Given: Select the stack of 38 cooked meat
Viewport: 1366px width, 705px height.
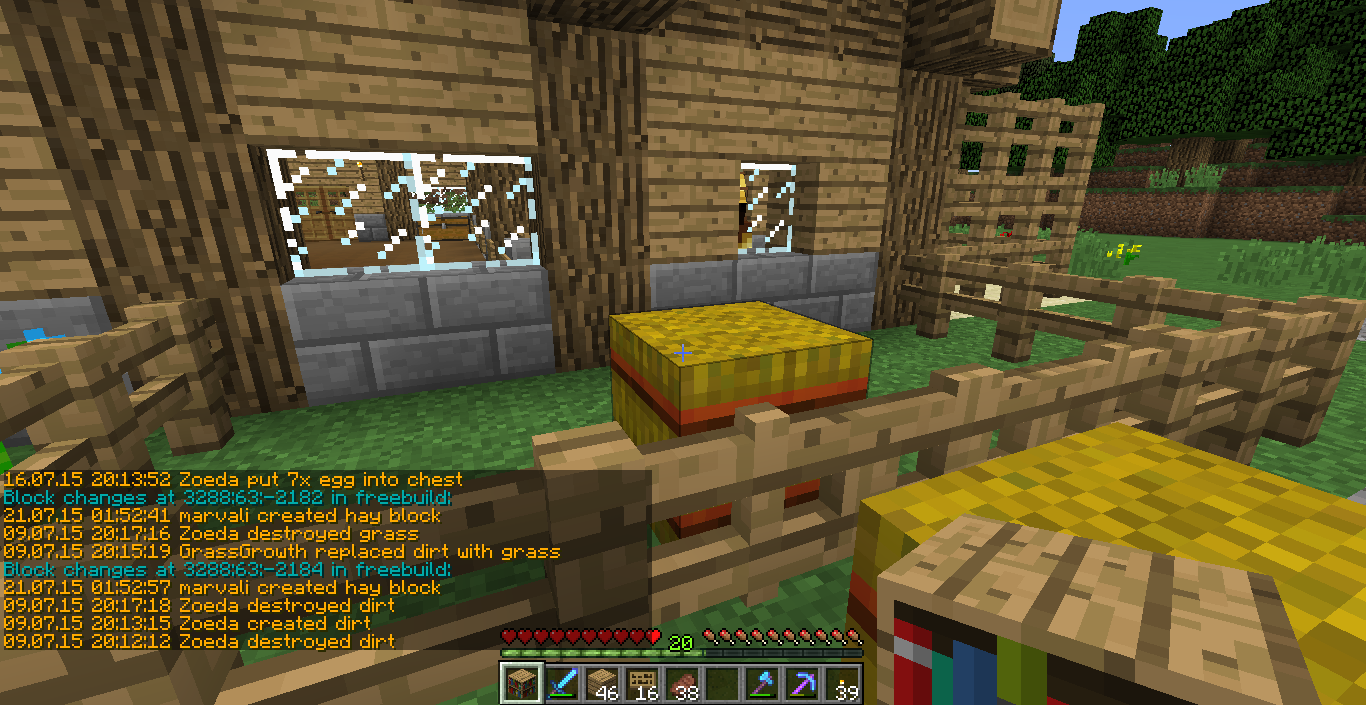Looking at the screenshot, I should [x=680, y=682].
